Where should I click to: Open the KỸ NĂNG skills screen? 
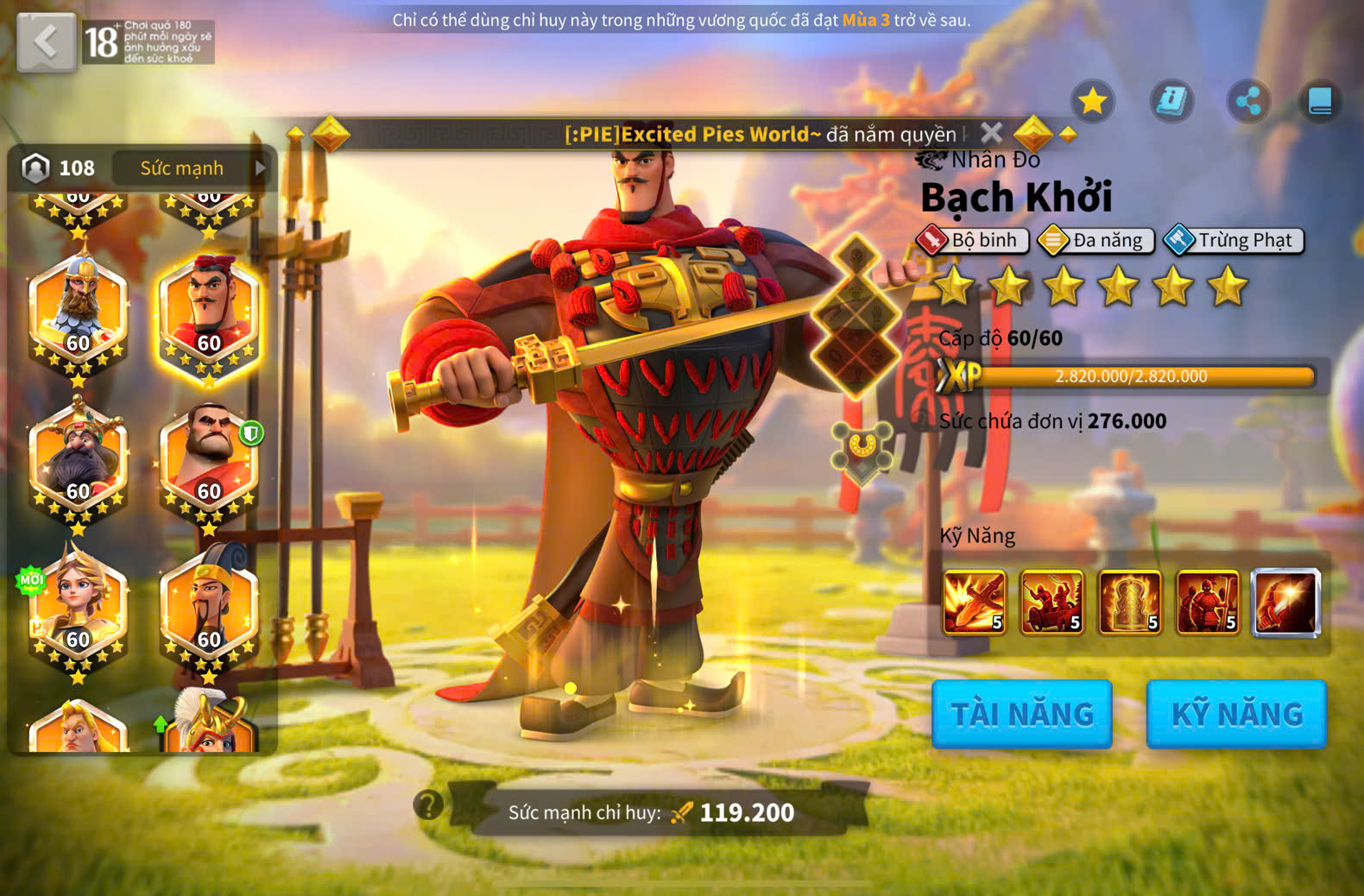click(x=1236, y=714)
